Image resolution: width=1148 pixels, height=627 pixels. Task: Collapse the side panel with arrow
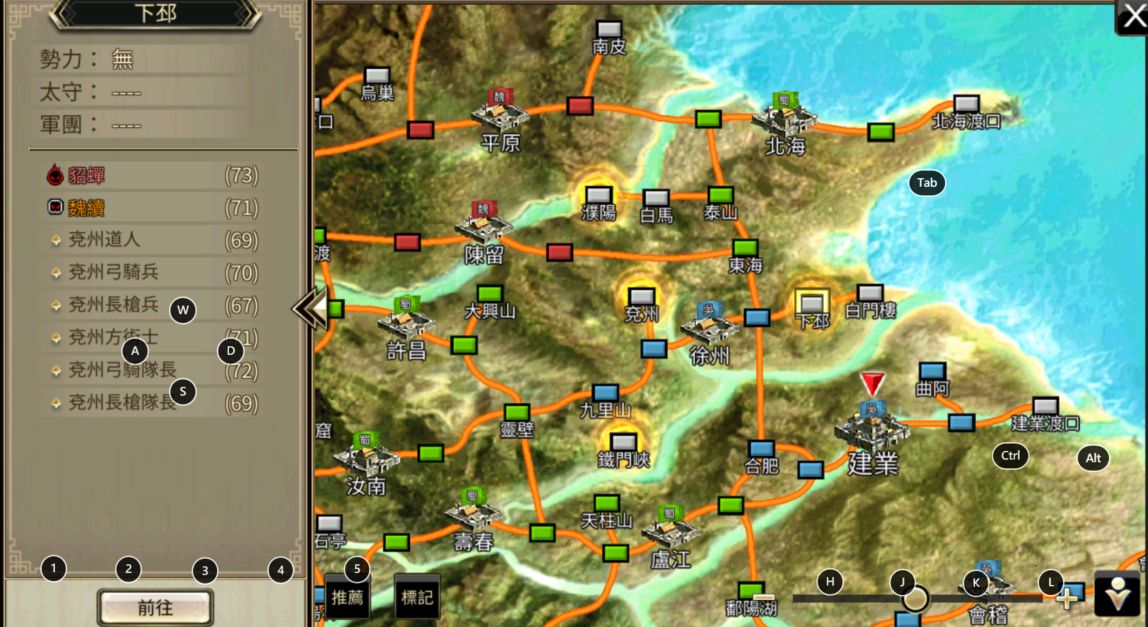(x=309, y=309)
